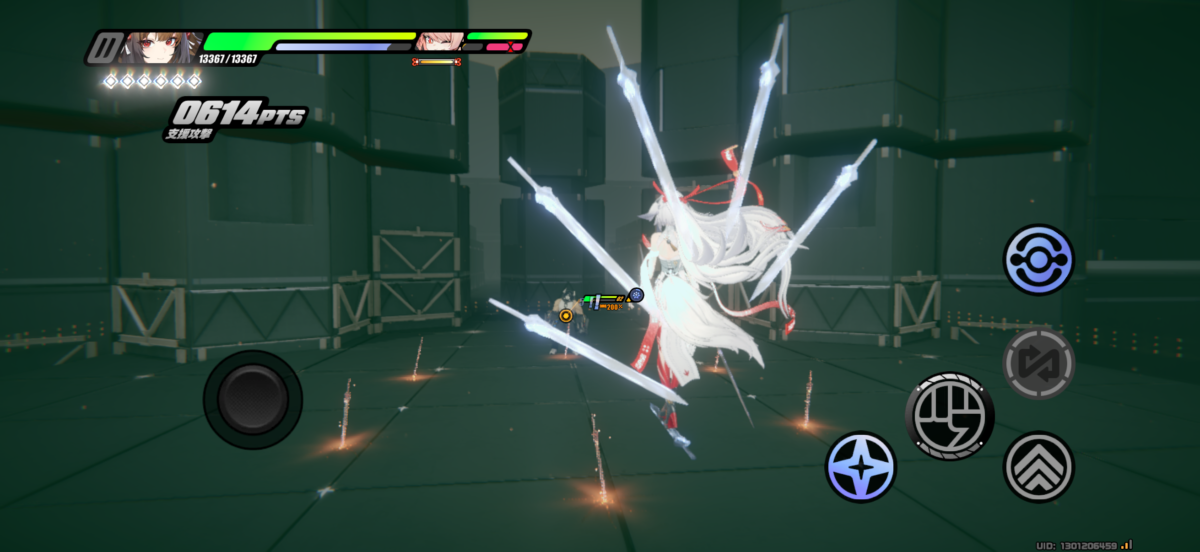Switch to the pink-haired teammate portrait
The height and width of the screenshot is (552, 1200).
coord(438,42)
